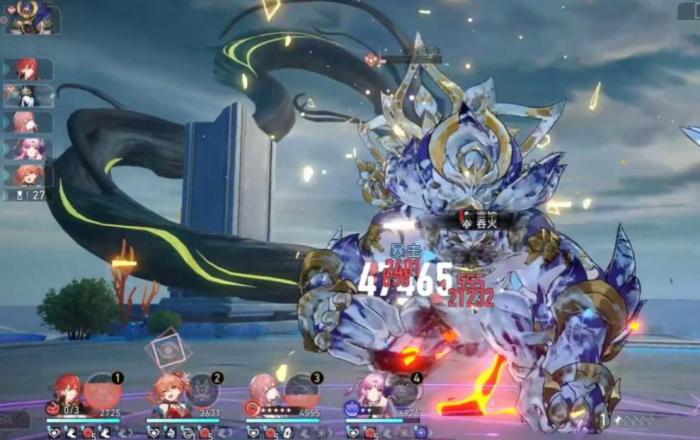Viewport: 700px width, 440px height.
Task: Select the boss portrait atop the turn order
Action: click(31, 18)
